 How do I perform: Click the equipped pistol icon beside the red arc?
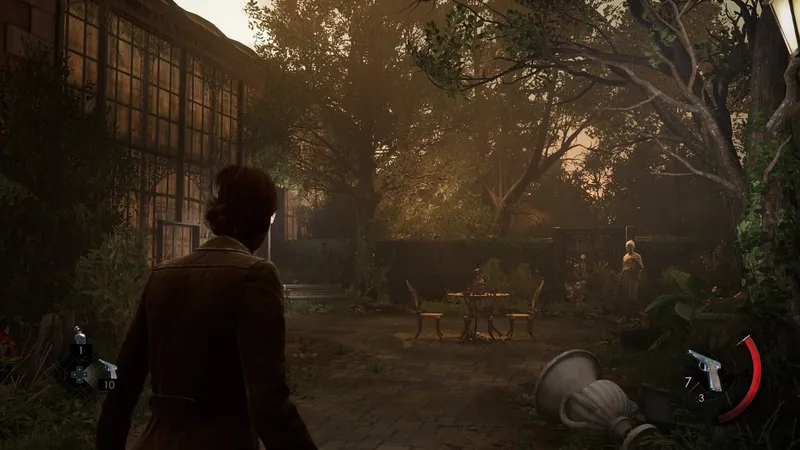[x=707, y=369]
